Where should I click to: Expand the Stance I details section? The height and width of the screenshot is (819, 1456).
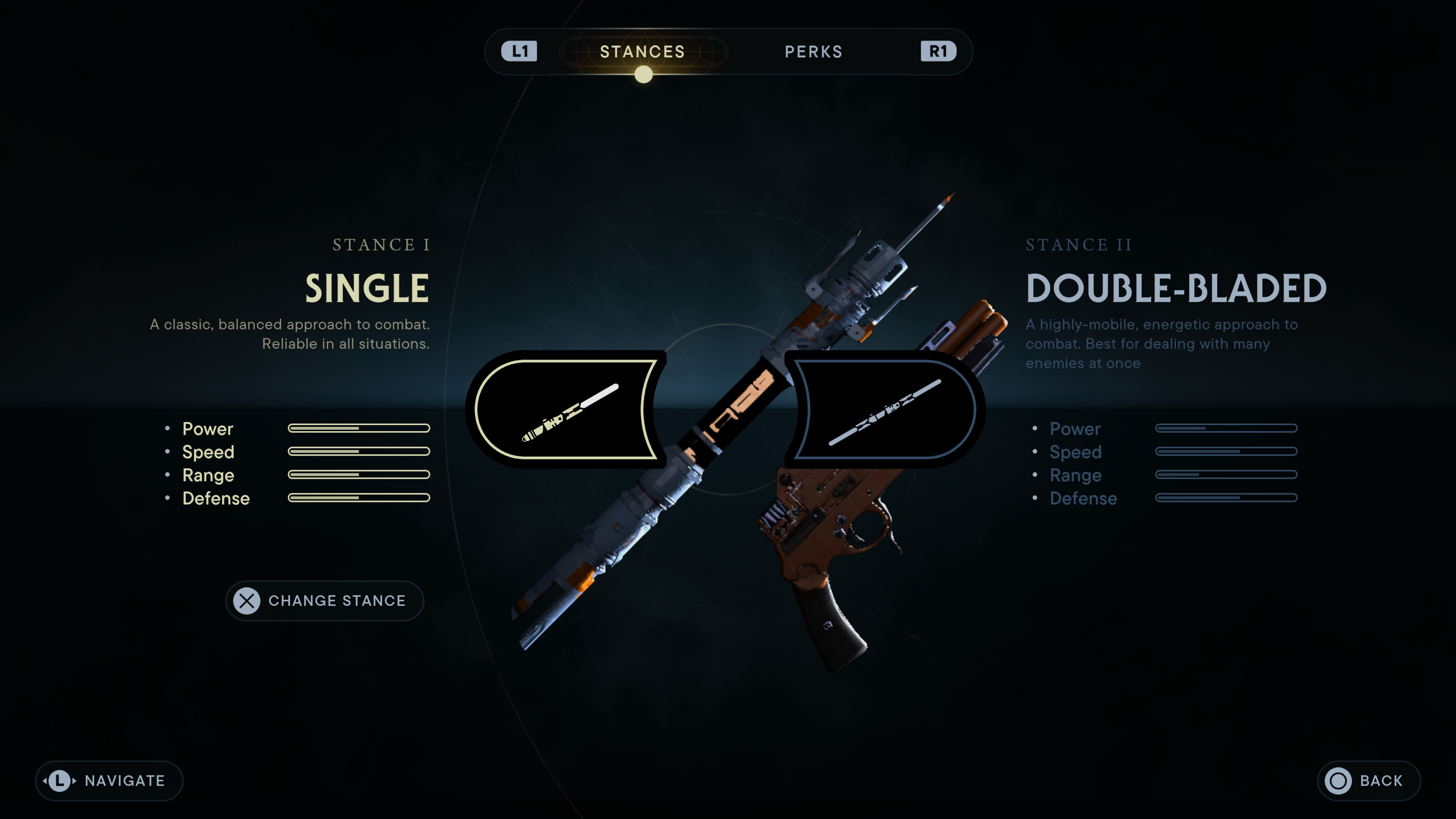[x=380, y=245]
